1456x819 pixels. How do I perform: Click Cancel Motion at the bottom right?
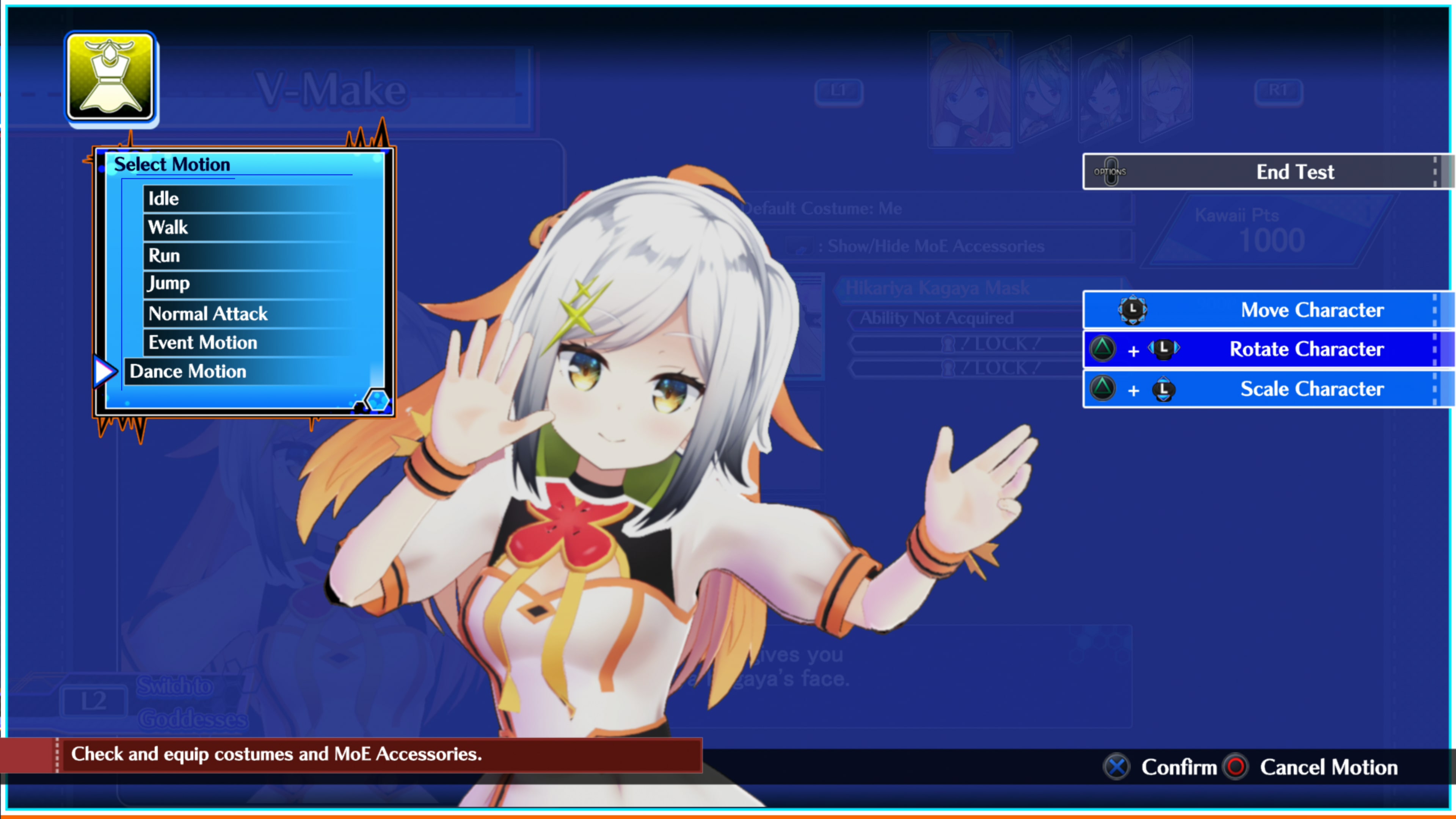point(1329,767)
